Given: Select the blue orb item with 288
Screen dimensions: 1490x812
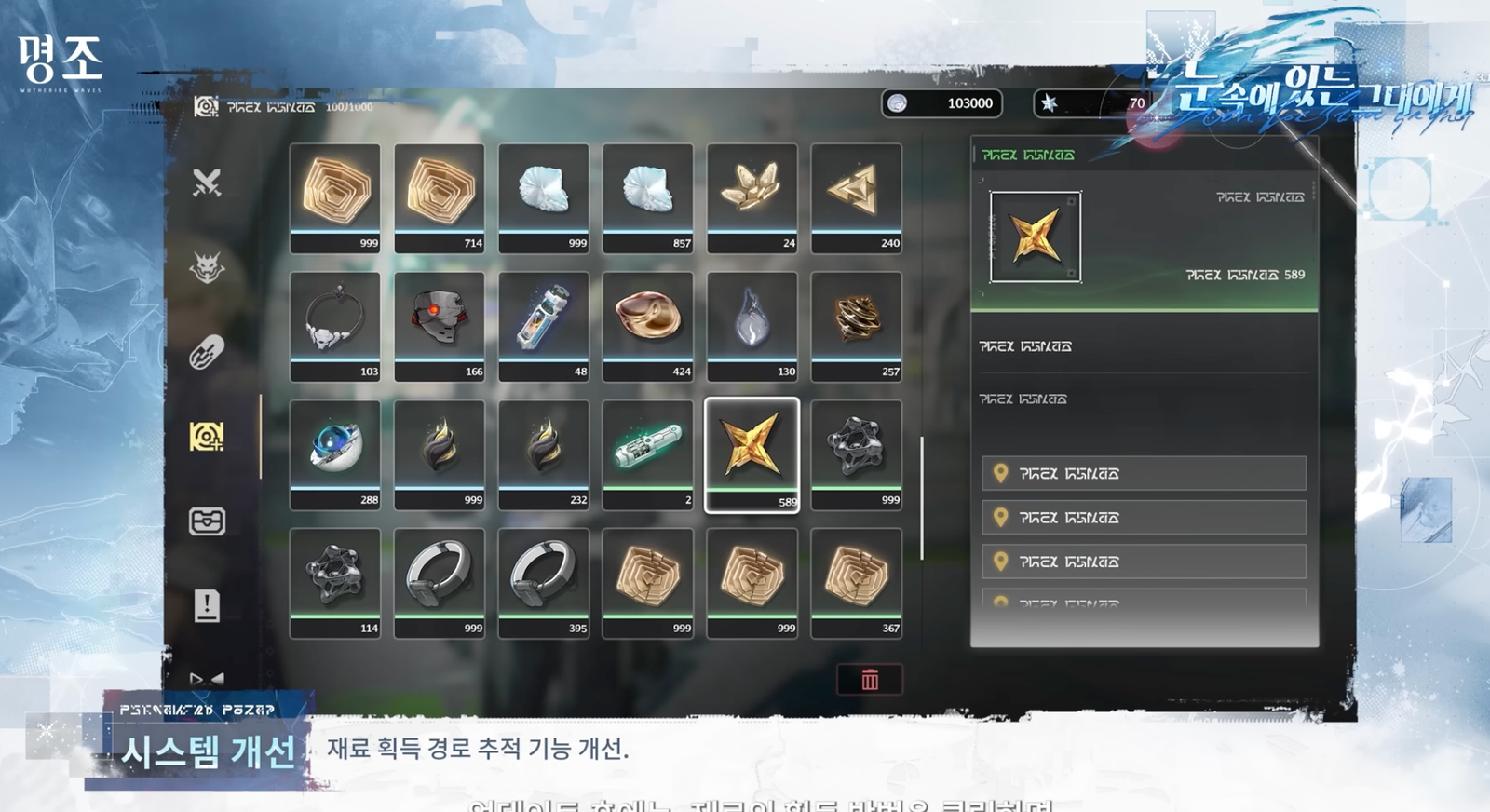Looking at the screenshot, I should pyautogui.click(x=335, y=453).
